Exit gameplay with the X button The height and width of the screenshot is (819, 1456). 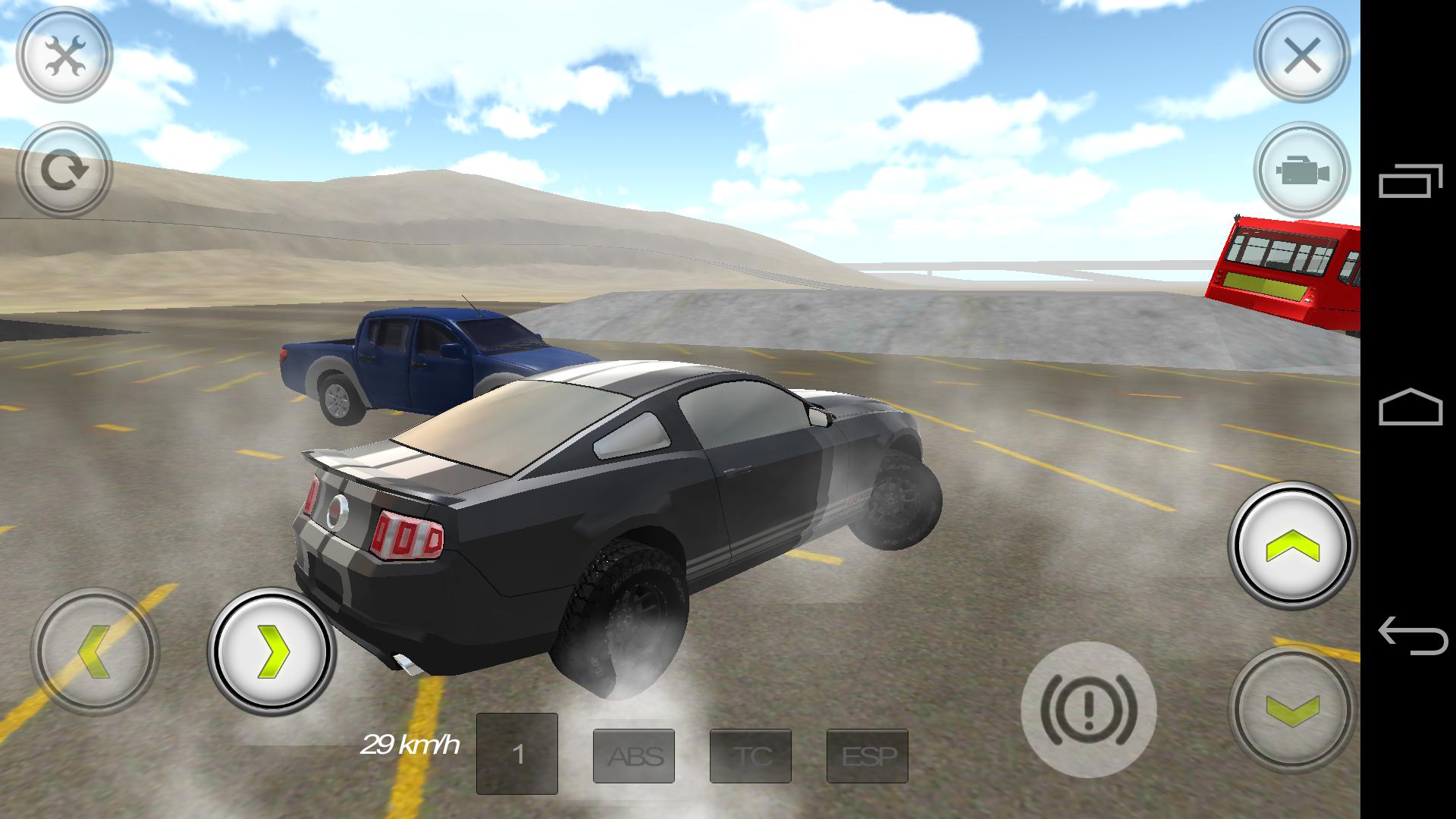pos(1301,55)
